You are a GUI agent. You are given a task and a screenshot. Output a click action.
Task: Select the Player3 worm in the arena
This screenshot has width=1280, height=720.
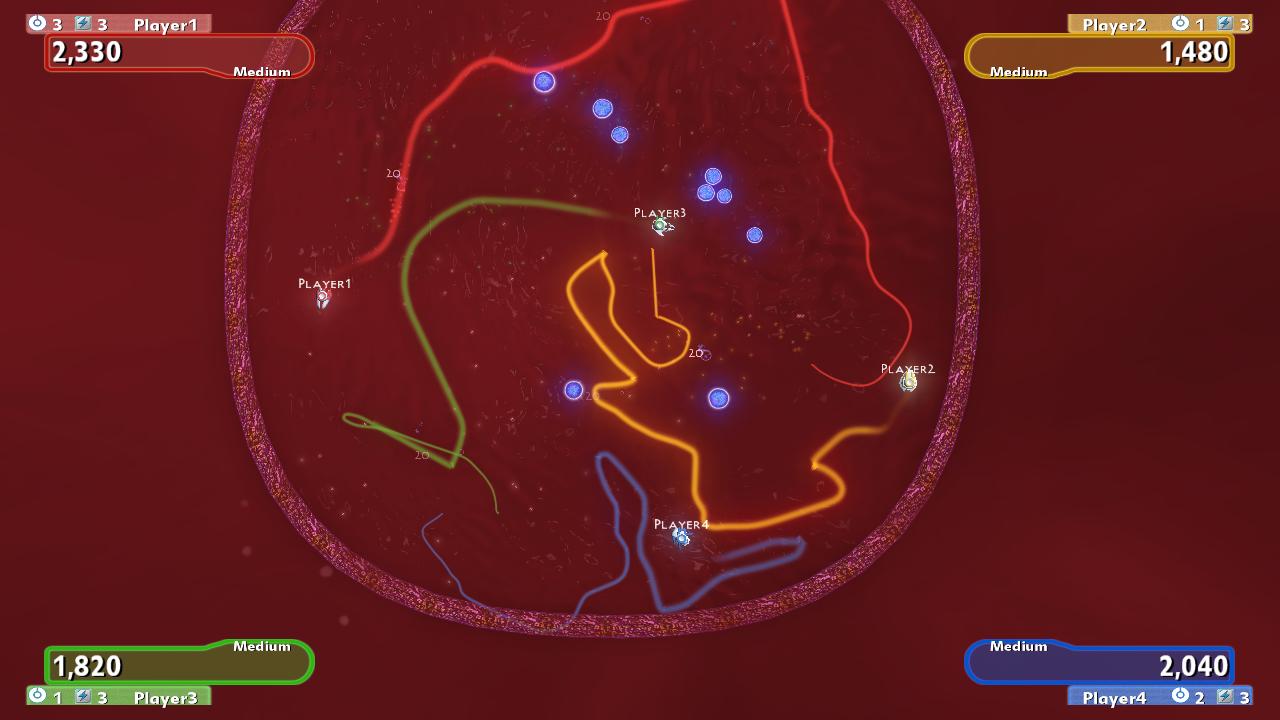tap(659, 227)
